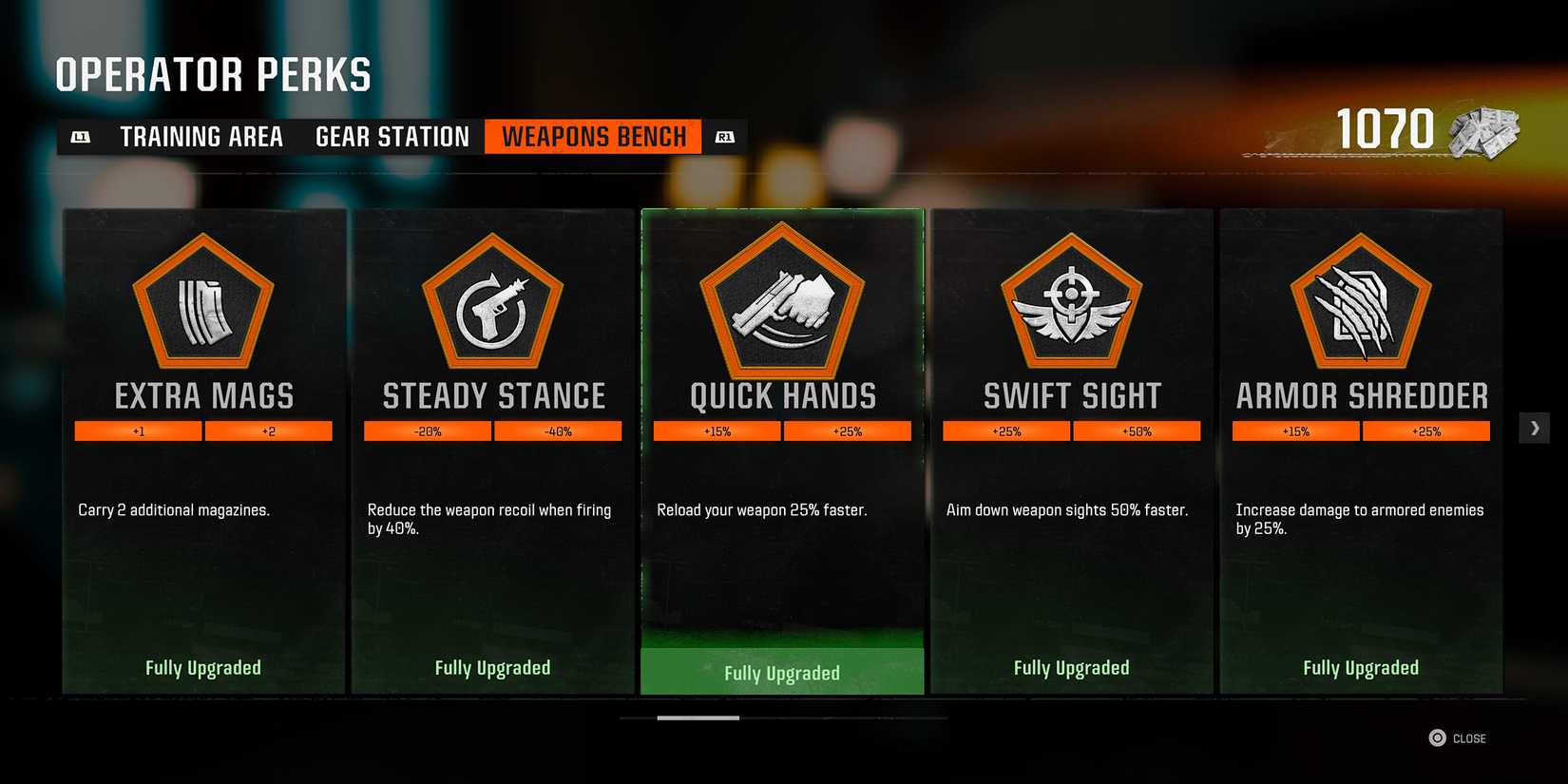The height and width of the screenshot is (784, 1568).
Task: Click Fully Upgraded on Quick Hands card
Action: [x=781, y=672]
